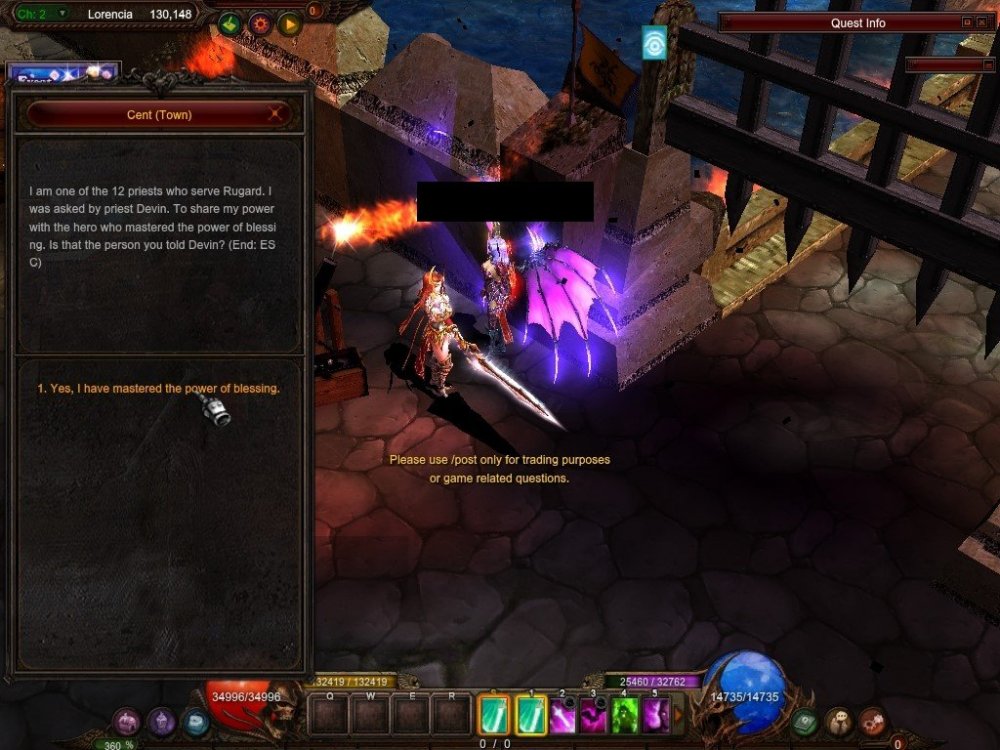Toggle the cyan eye buff icon
Screen dimensions: 1000x750
tap(654, 43)
